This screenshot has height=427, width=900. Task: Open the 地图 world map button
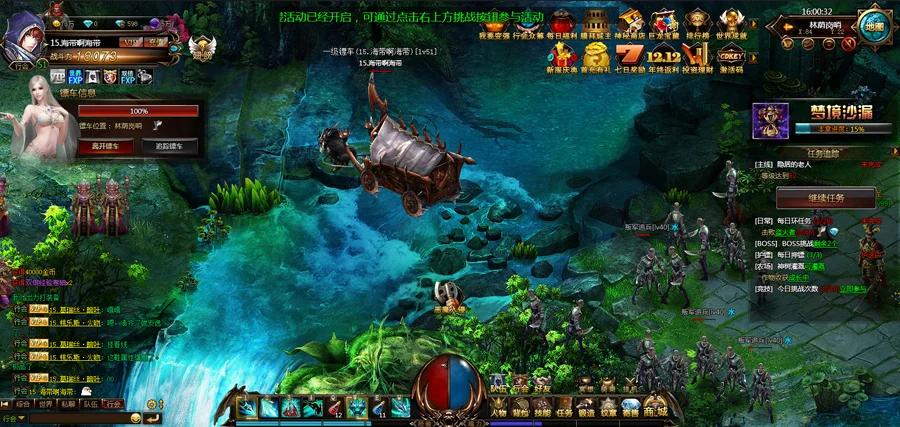(x=874, y=26)
